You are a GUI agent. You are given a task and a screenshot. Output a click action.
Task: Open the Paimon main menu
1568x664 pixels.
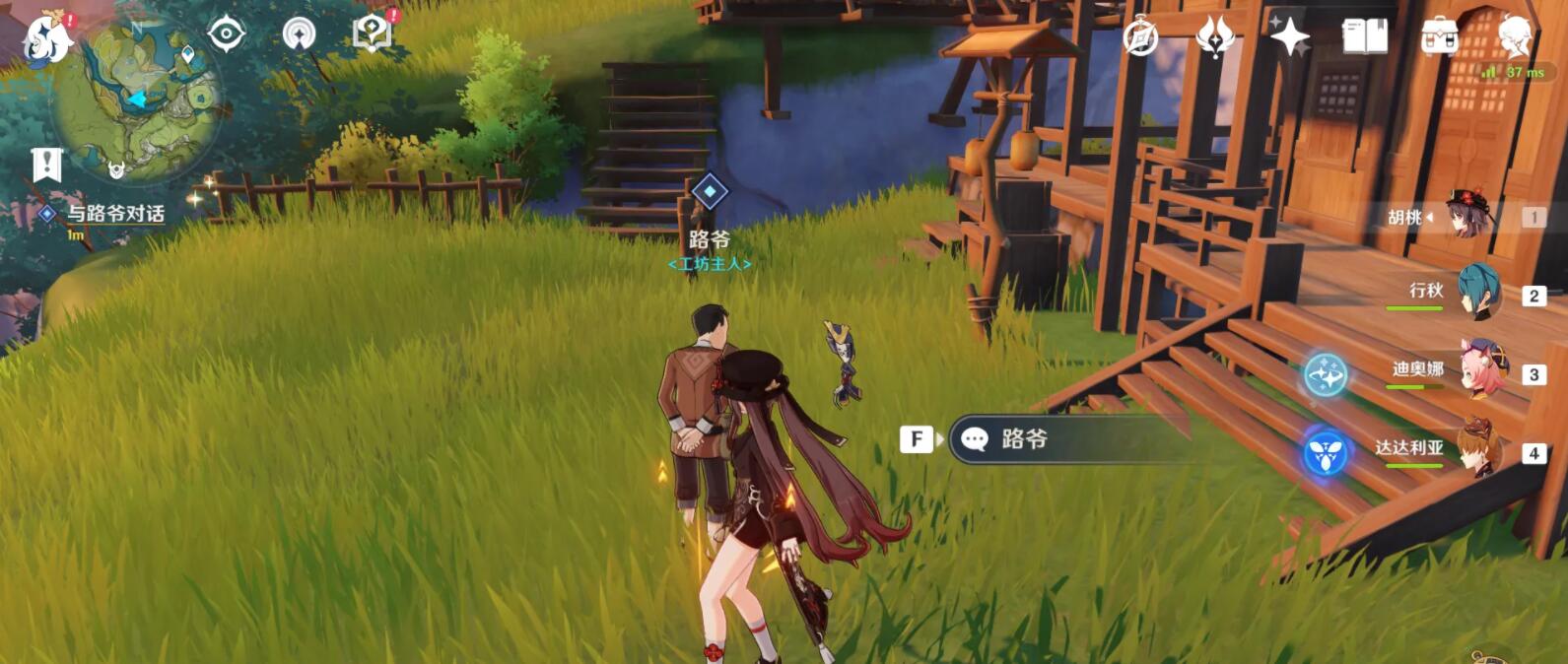tap(46, 39)
